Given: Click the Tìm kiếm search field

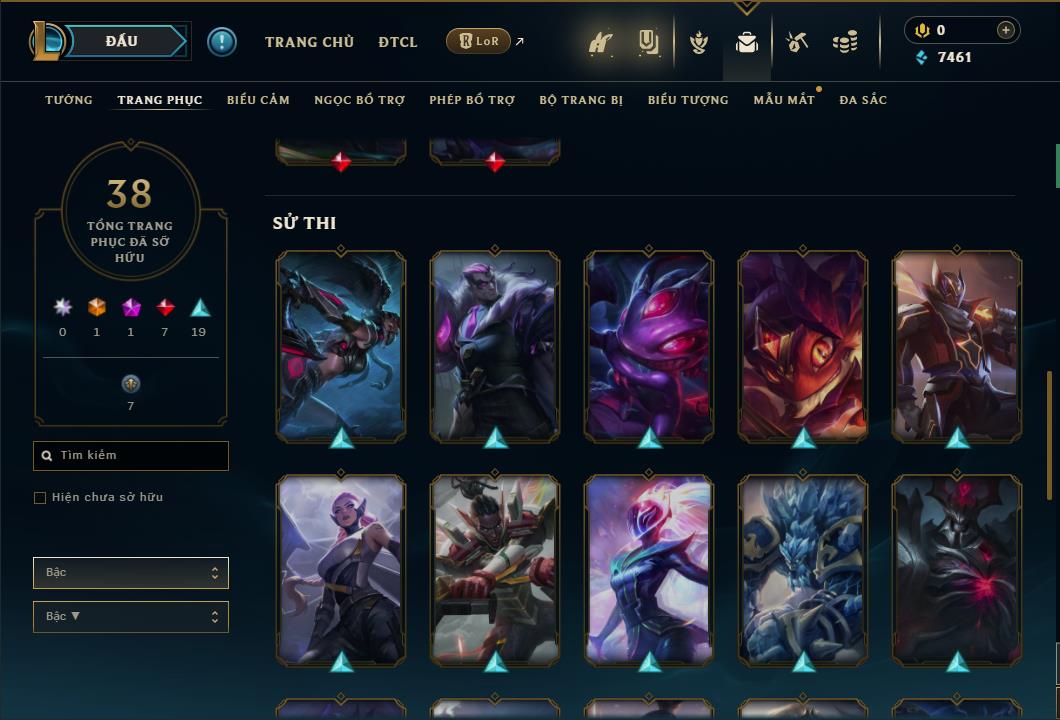Looking at the screenshot, I should point(131,456).
